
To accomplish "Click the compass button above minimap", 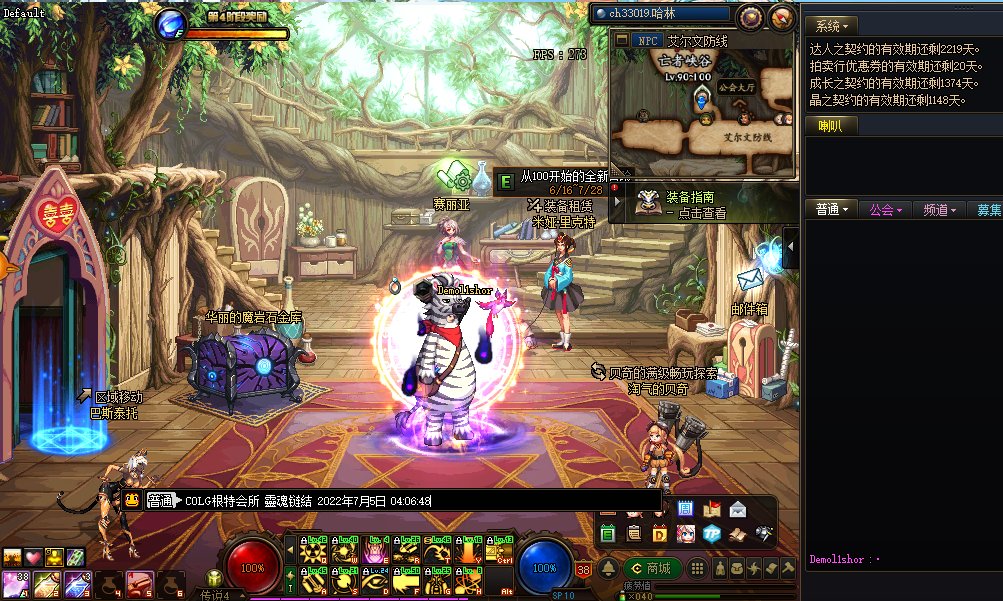I will [782, 17].
